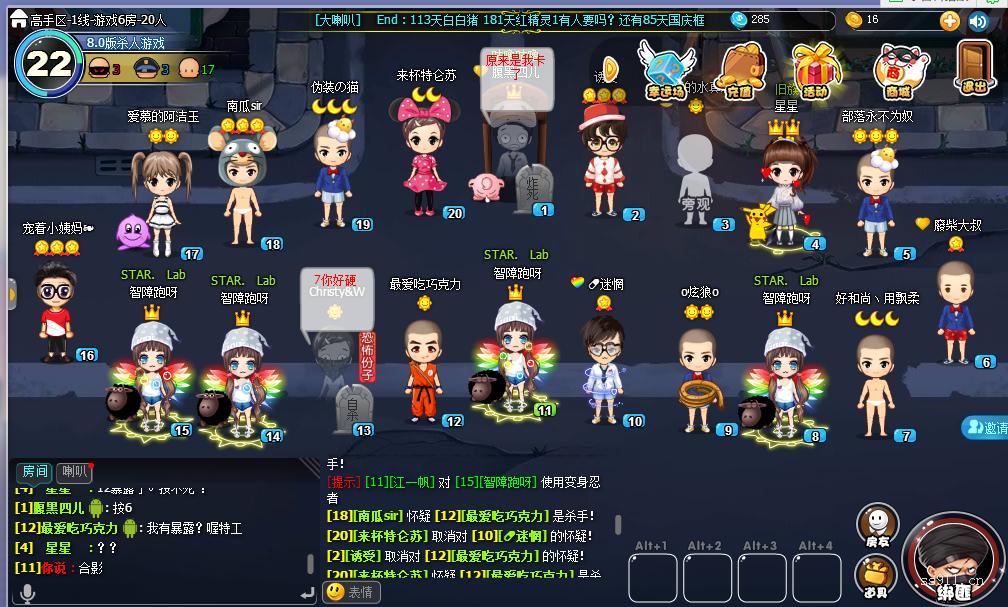
Task: Click the 邀请 invite button
Action: click(986, 428)
